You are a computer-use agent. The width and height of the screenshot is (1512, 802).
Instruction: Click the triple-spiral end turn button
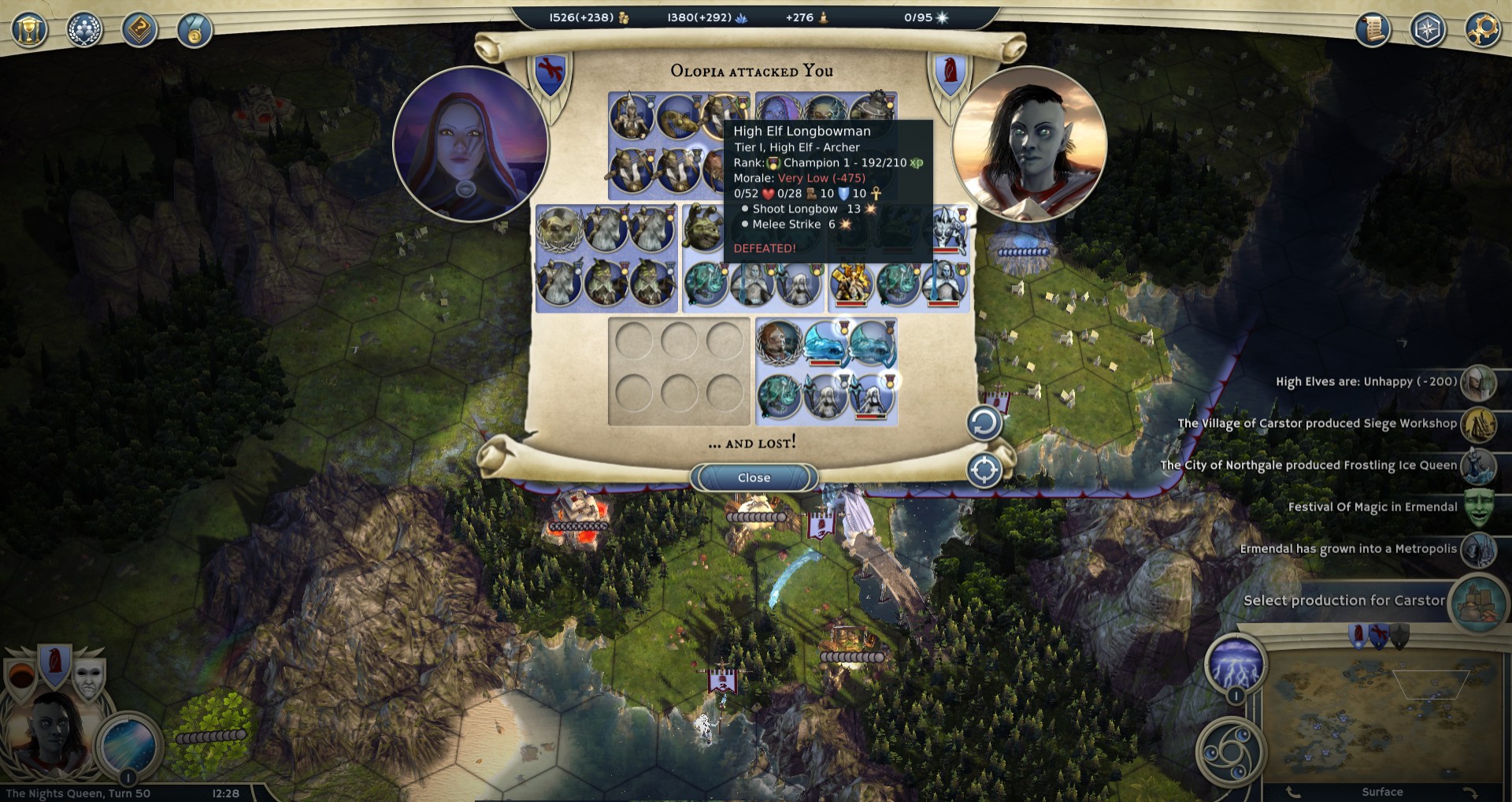click(1231, 752)
